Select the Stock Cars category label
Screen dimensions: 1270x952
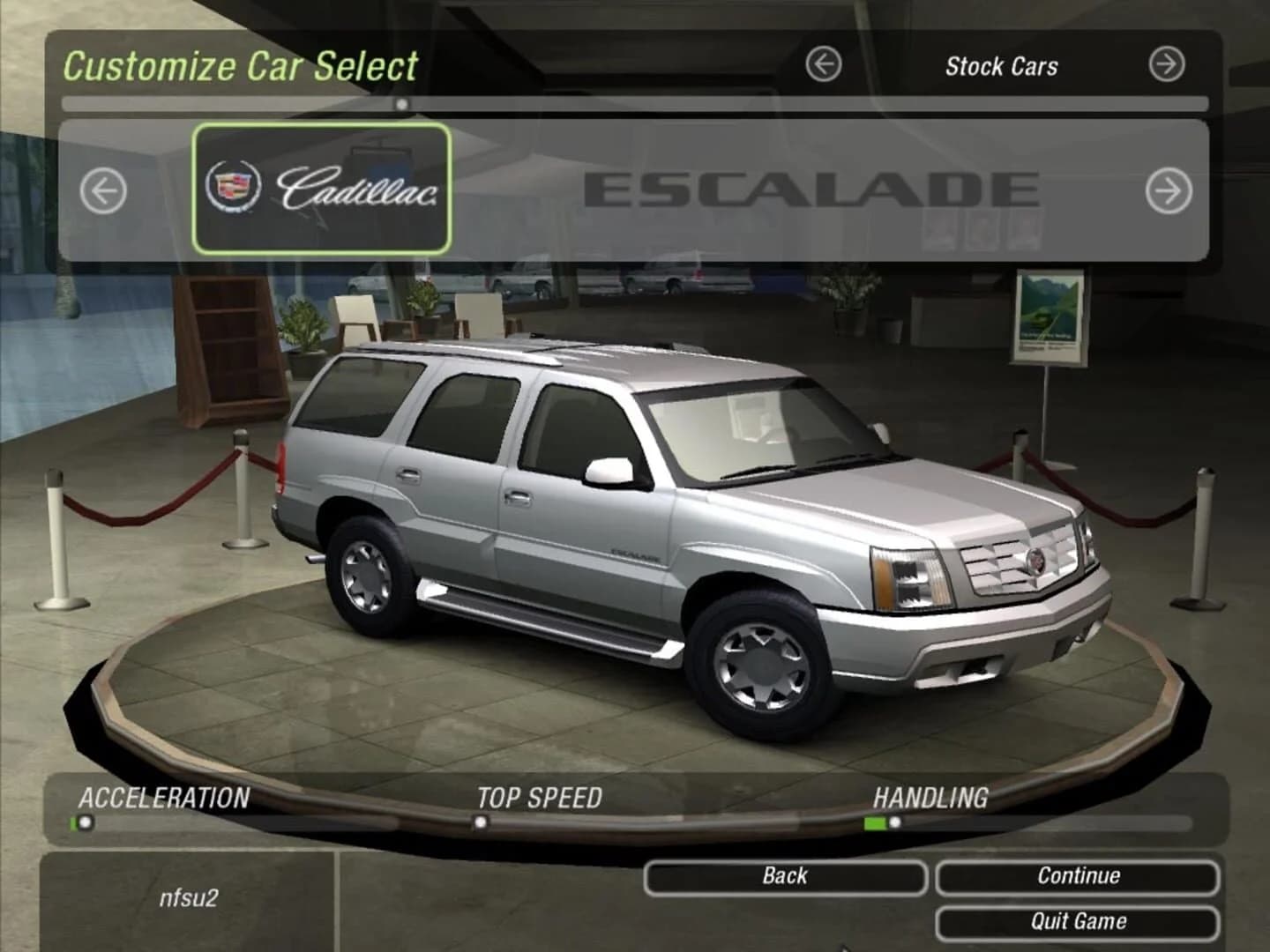[1003, 66]
